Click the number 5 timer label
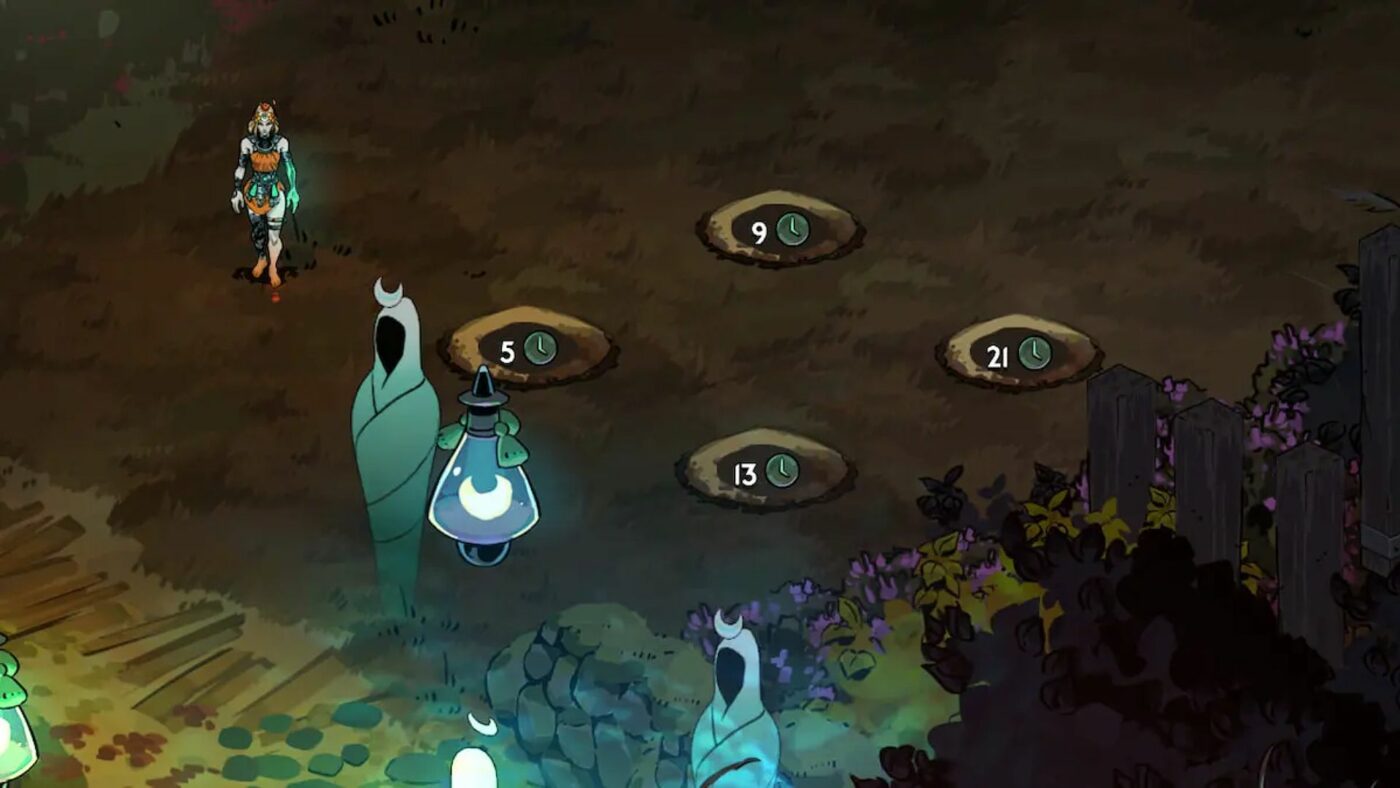This screenshot has height=788, width=1400. pyautogui.click(x=508, y=349)
